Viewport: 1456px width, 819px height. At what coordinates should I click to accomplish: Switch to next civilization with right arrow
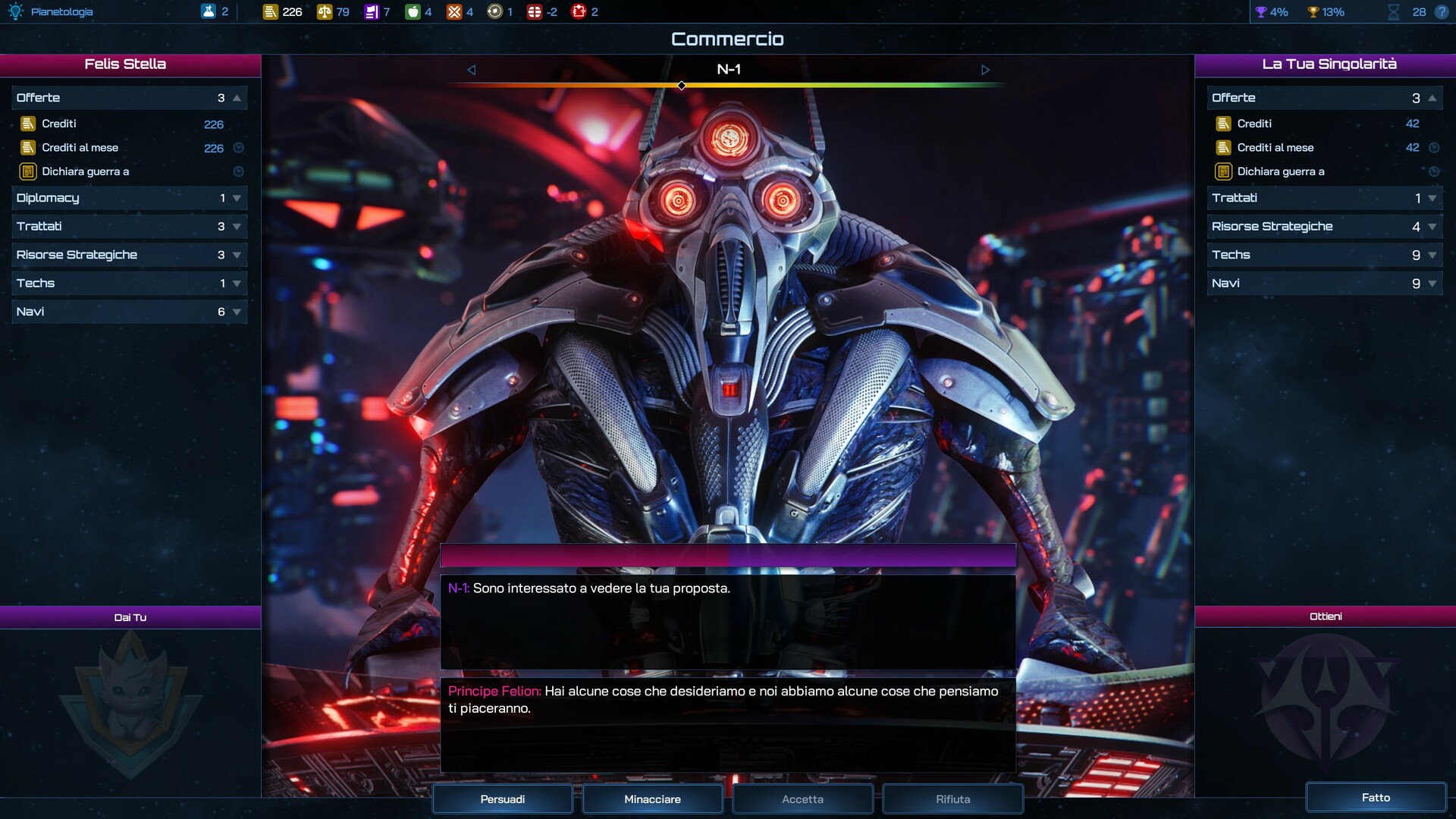coord(985,70)
